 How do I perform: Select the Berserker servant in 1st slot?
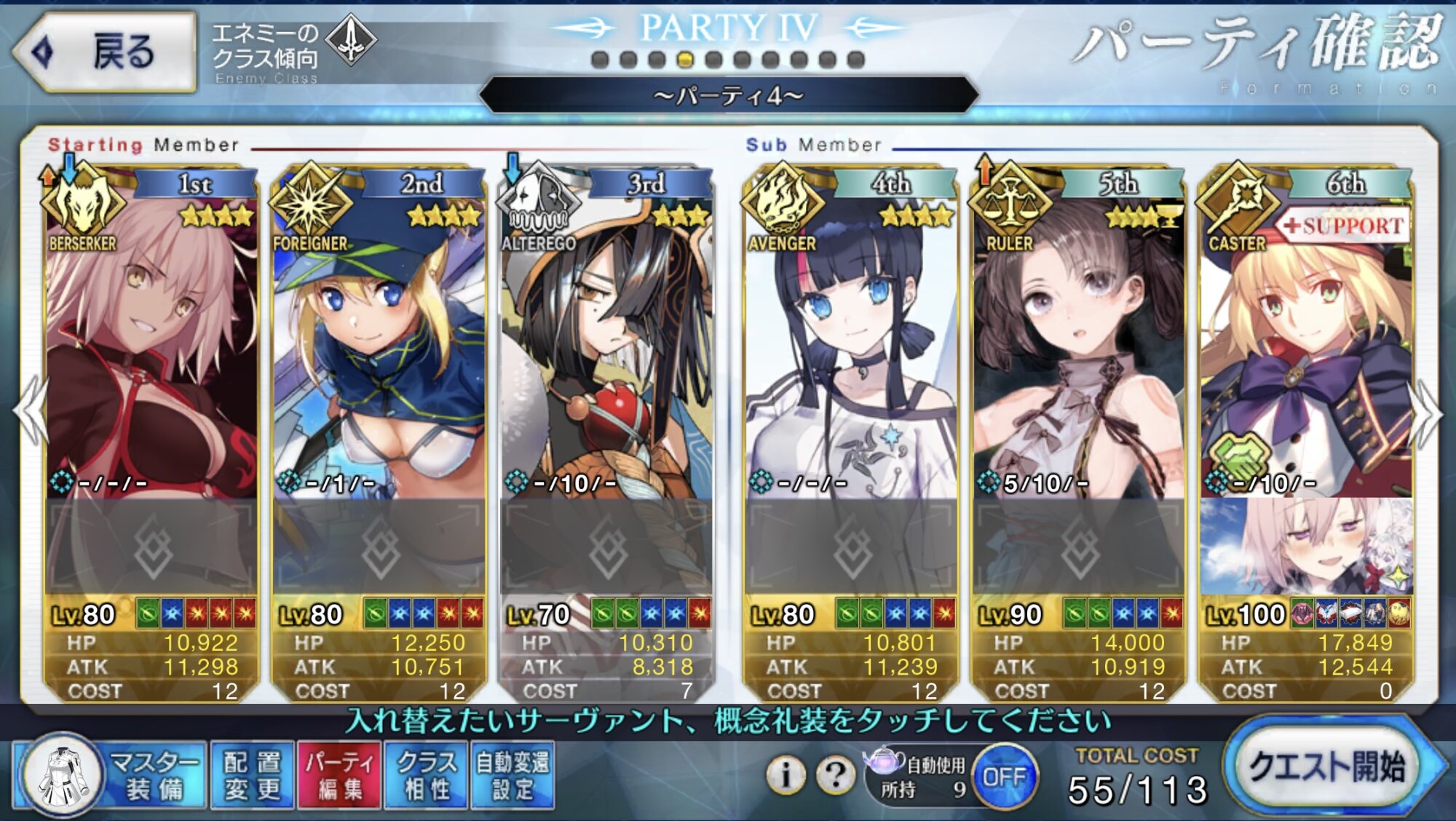[151, 349]
